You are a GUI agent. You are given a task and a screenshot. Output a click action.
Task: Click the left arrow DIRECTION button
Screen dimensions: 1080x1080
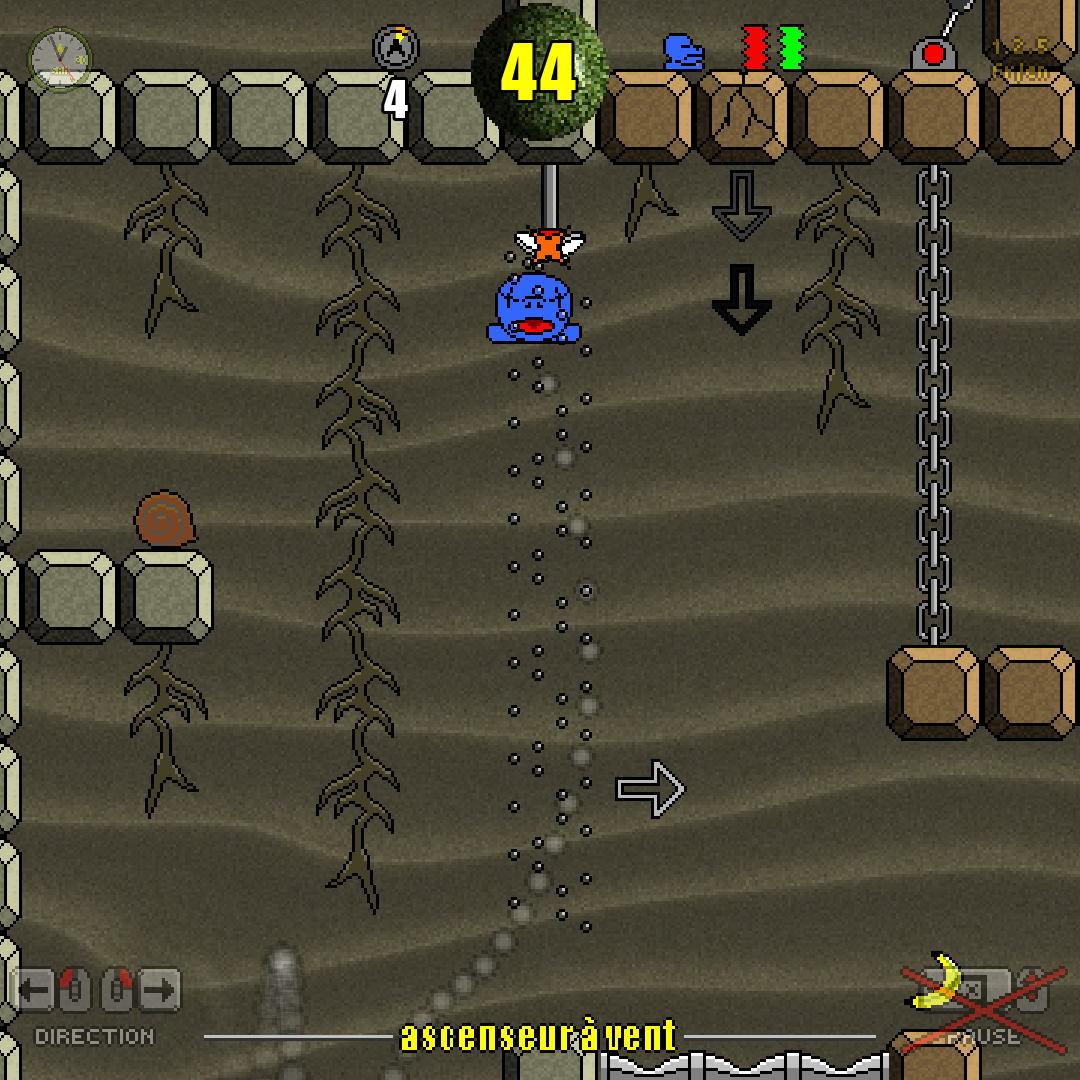pyautogui.click(x=36, y=992)
